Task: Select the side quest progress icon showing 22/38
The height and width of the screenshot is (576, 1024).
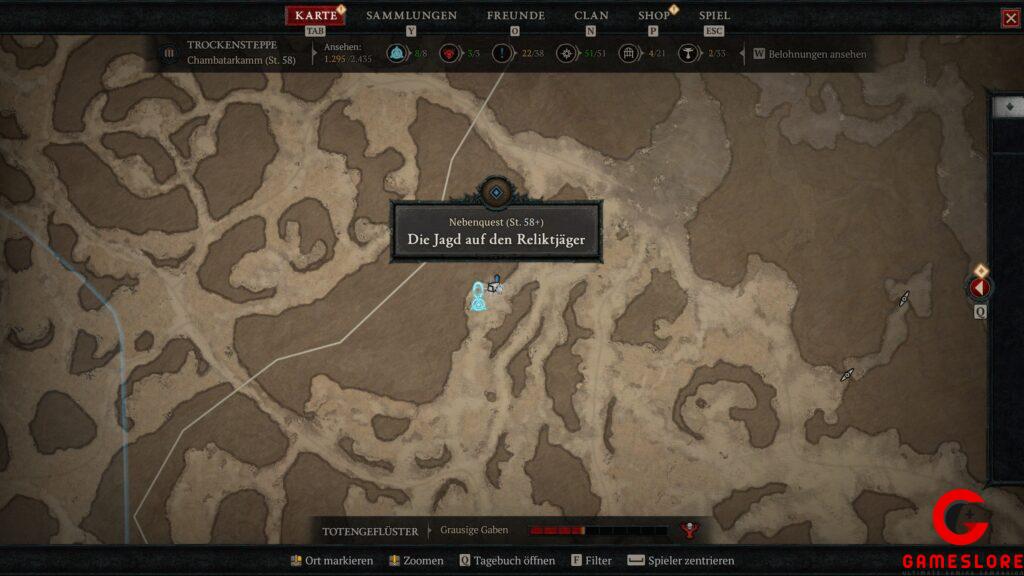Action: point(502,53)
